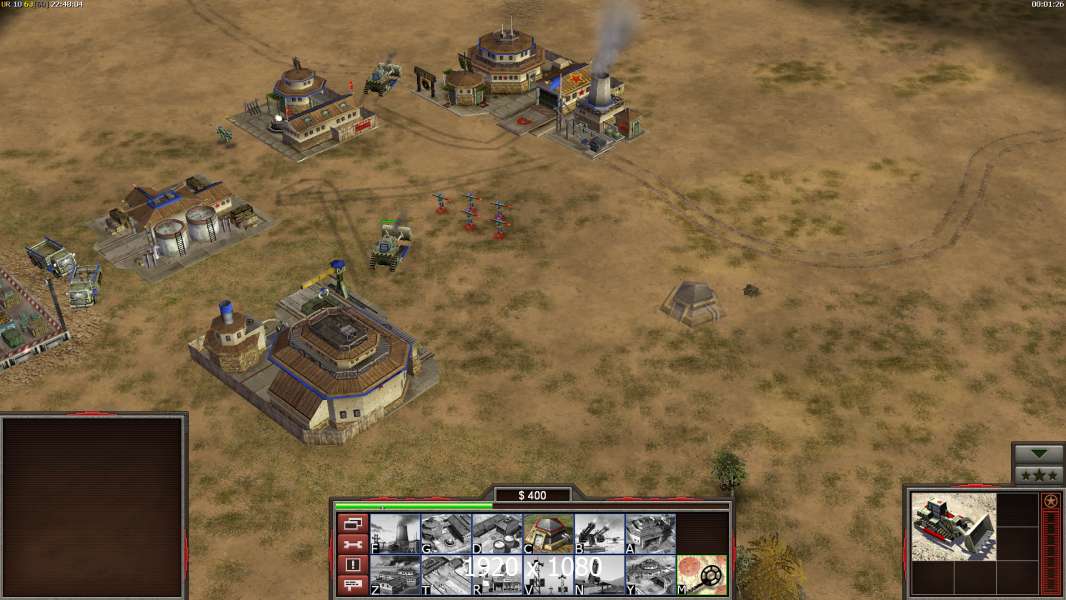Pick the build icon labeled R

(x=497, y=575)
